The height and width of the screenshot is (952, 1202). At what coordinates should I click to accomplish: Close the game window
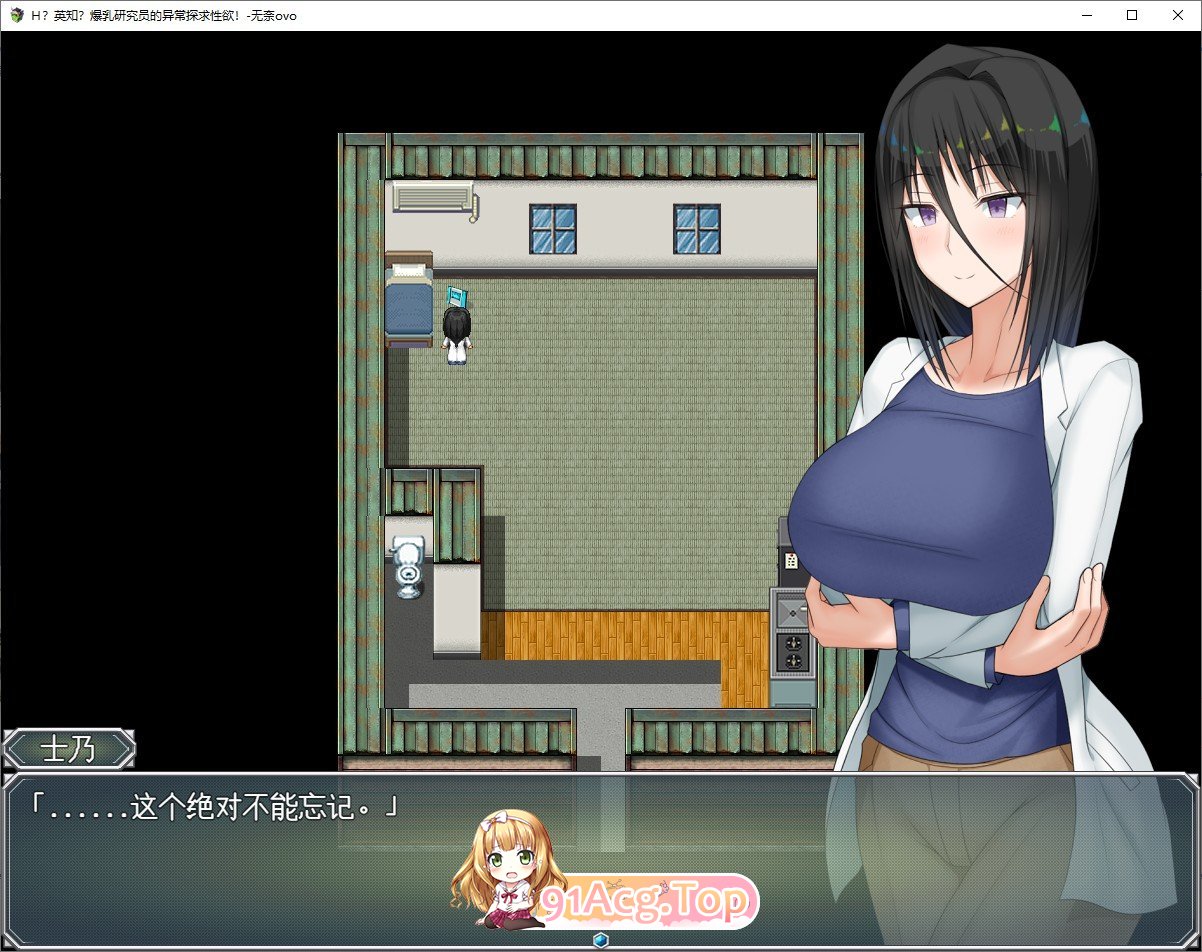(x=1177, y=15)
